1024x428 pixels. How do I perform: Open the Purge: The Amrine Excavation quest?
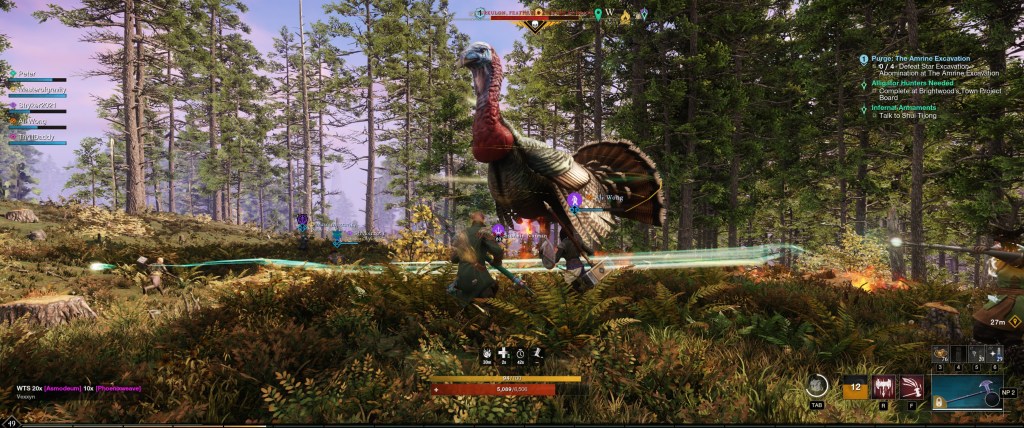[x=920, y=59]
